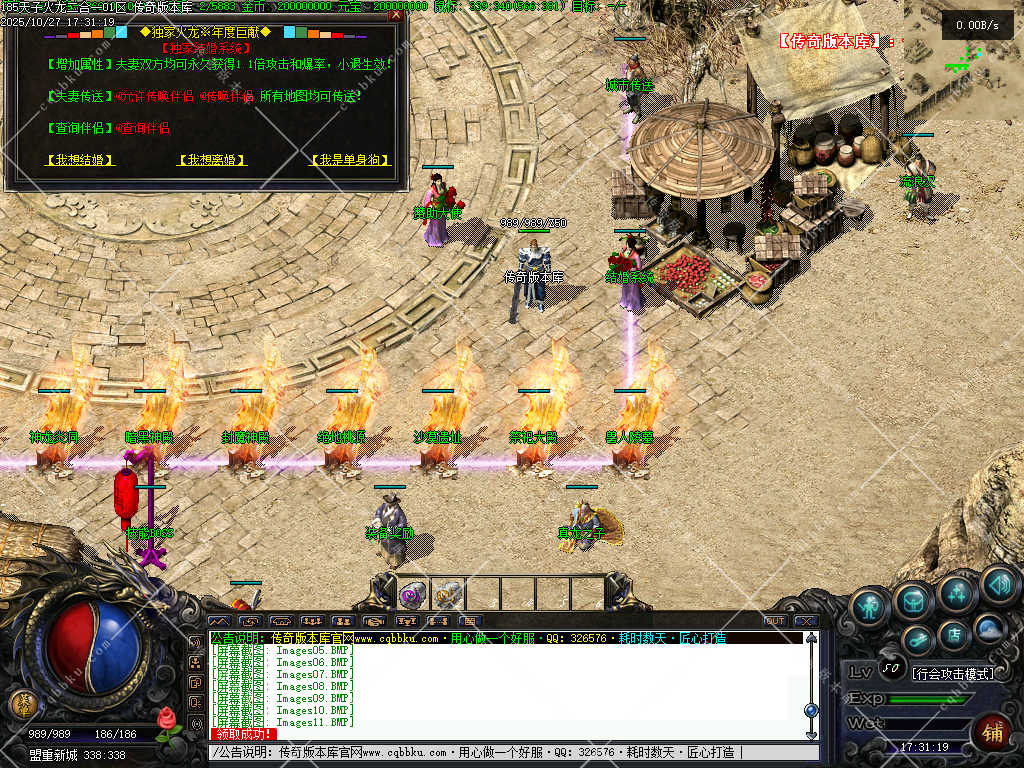
Task: Pick the 我是单身狗 dialogue option
Action: pyautogui.click(x=349, y=160)
